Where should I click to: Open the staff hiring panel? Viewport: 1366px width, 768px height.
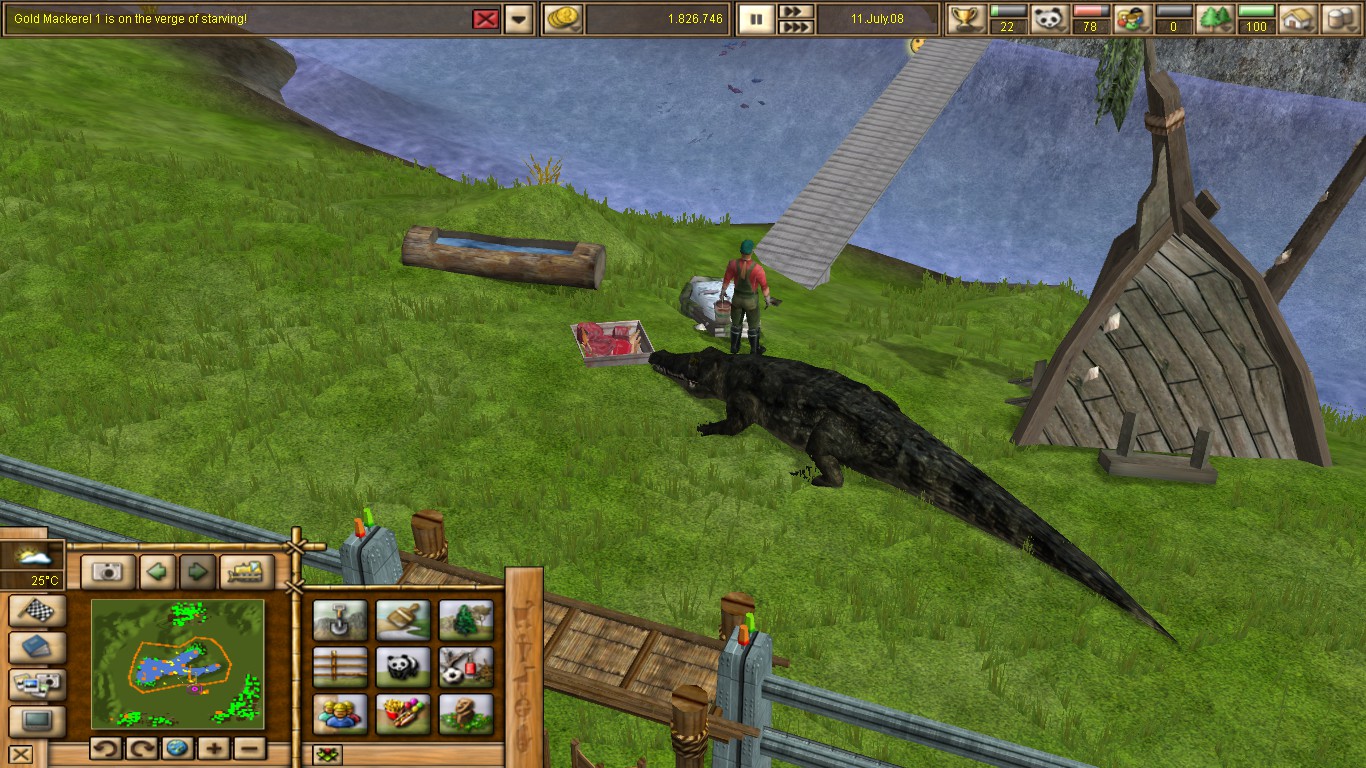[340, 712]
